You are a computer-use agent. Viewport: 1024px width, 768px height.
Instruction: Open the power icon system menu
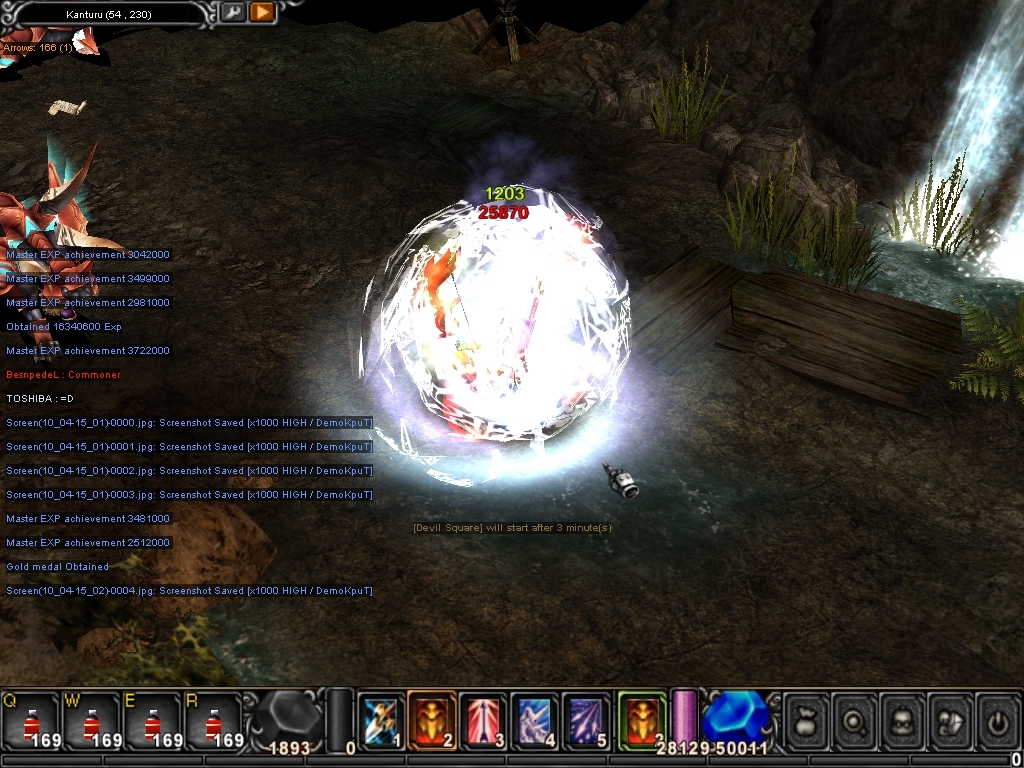point(997,720)
